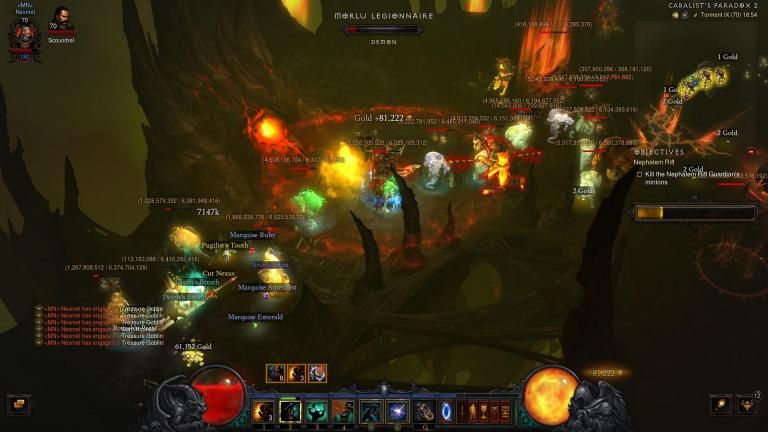Use the highlighted skill in slot 2
This screenshot has width=768, height=432.
coord(291,411)
